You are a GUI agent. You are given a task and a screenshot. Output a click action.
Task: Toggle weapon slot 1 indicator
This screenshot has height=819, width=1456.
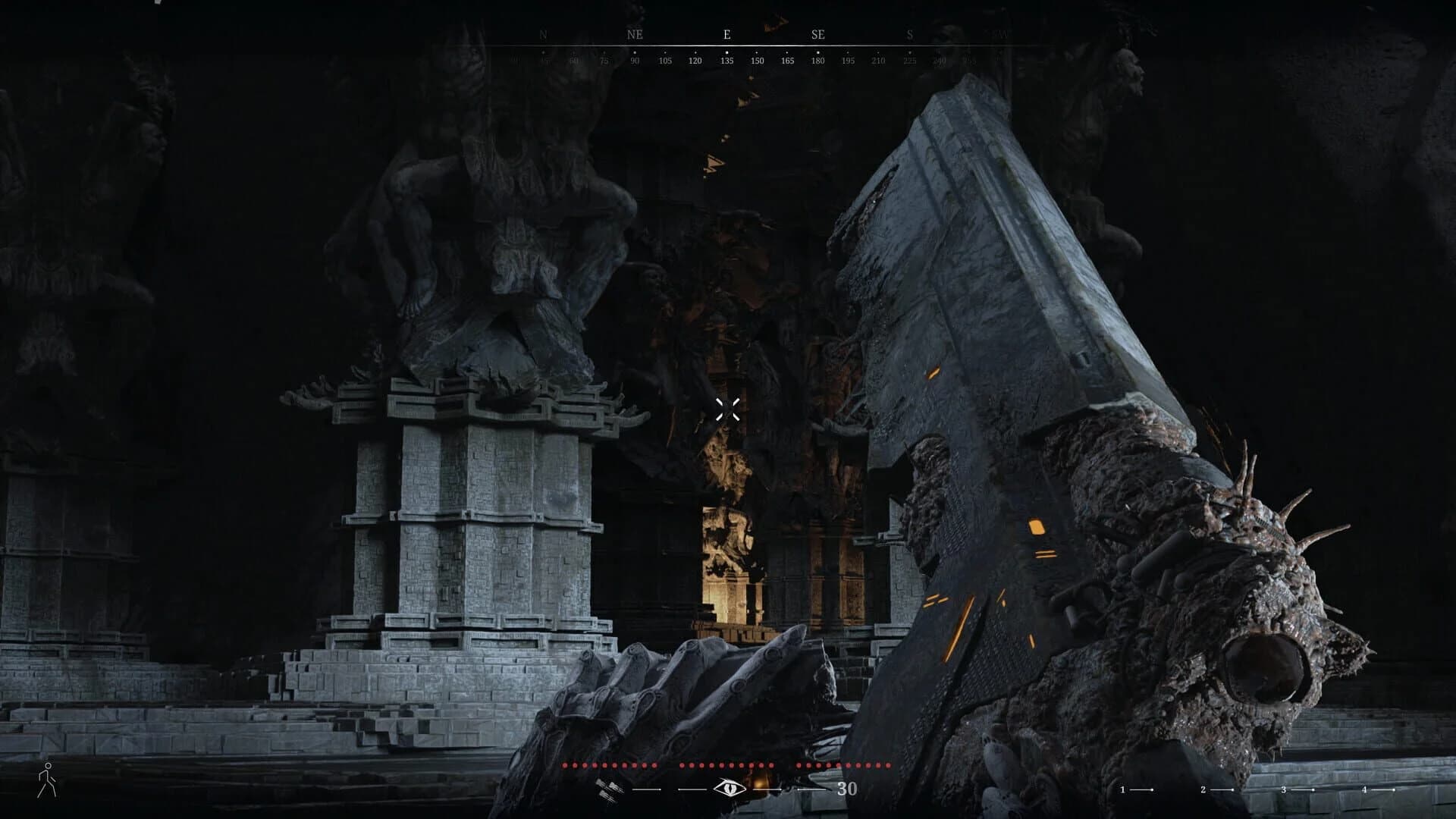(x=1122, y=789)
